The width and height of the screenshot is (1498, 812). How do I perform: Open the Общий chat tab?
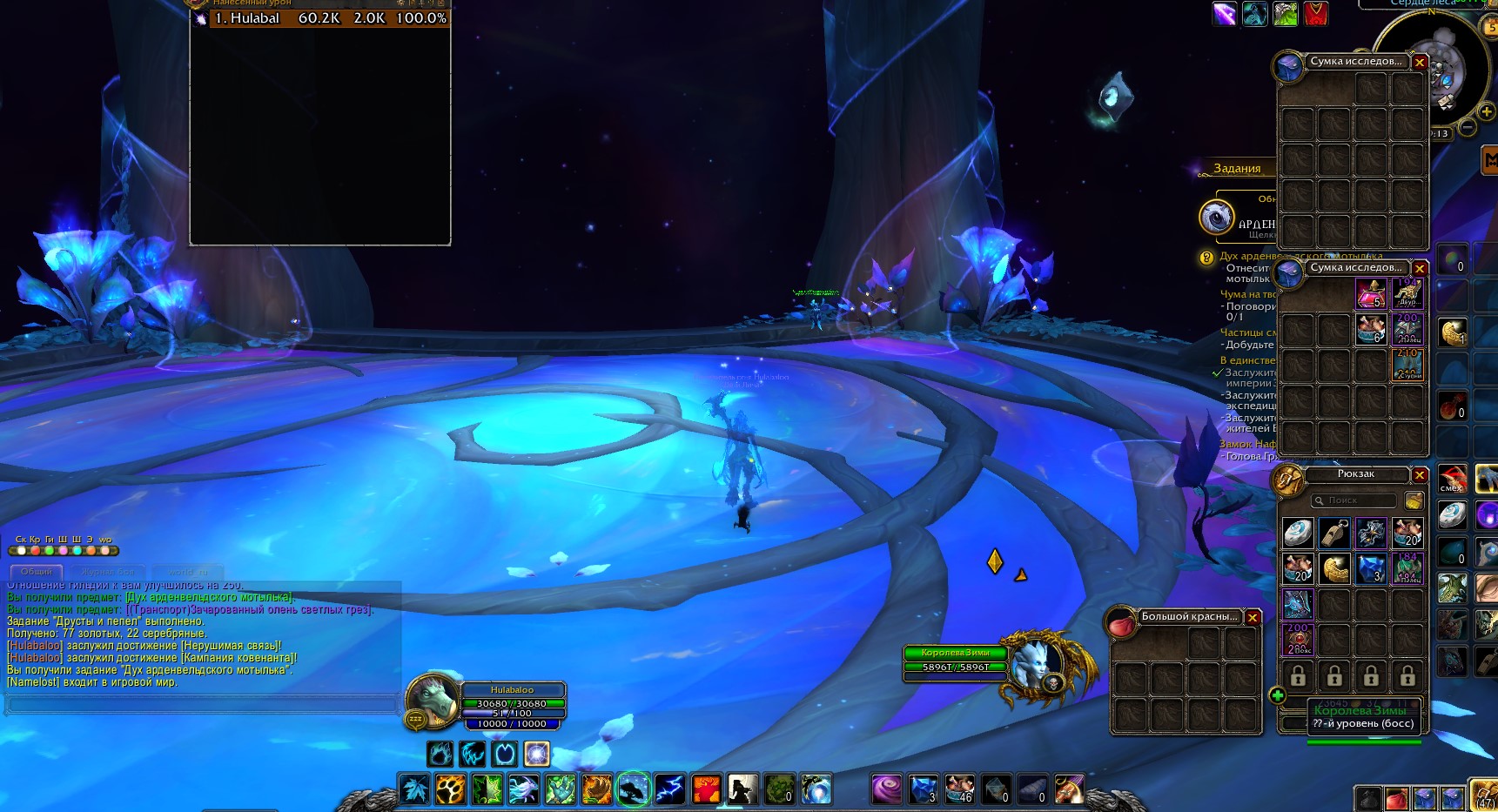(x=37, y=572)
